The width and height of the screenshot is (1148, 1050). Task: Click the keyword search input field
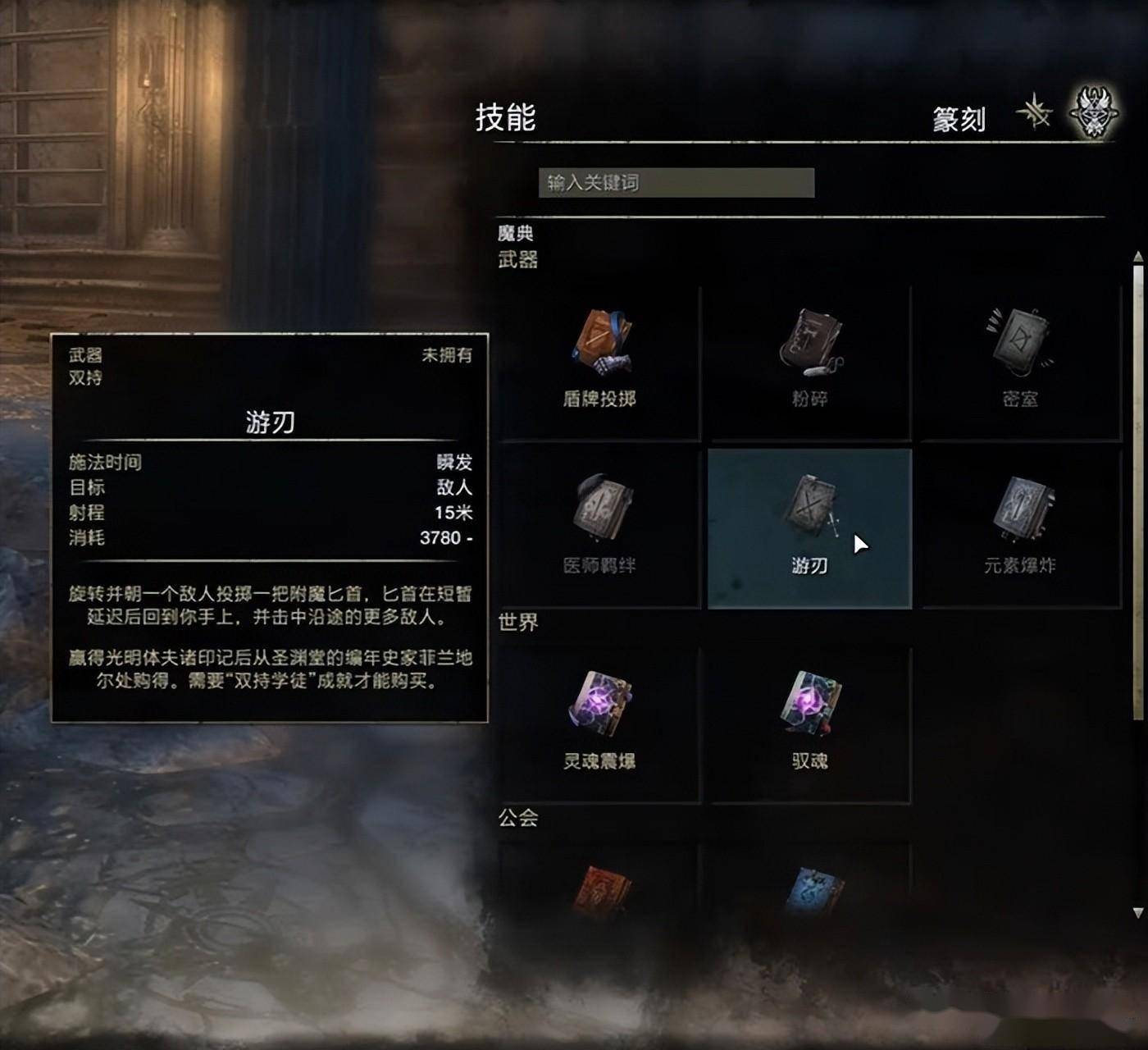coord(676,183)
